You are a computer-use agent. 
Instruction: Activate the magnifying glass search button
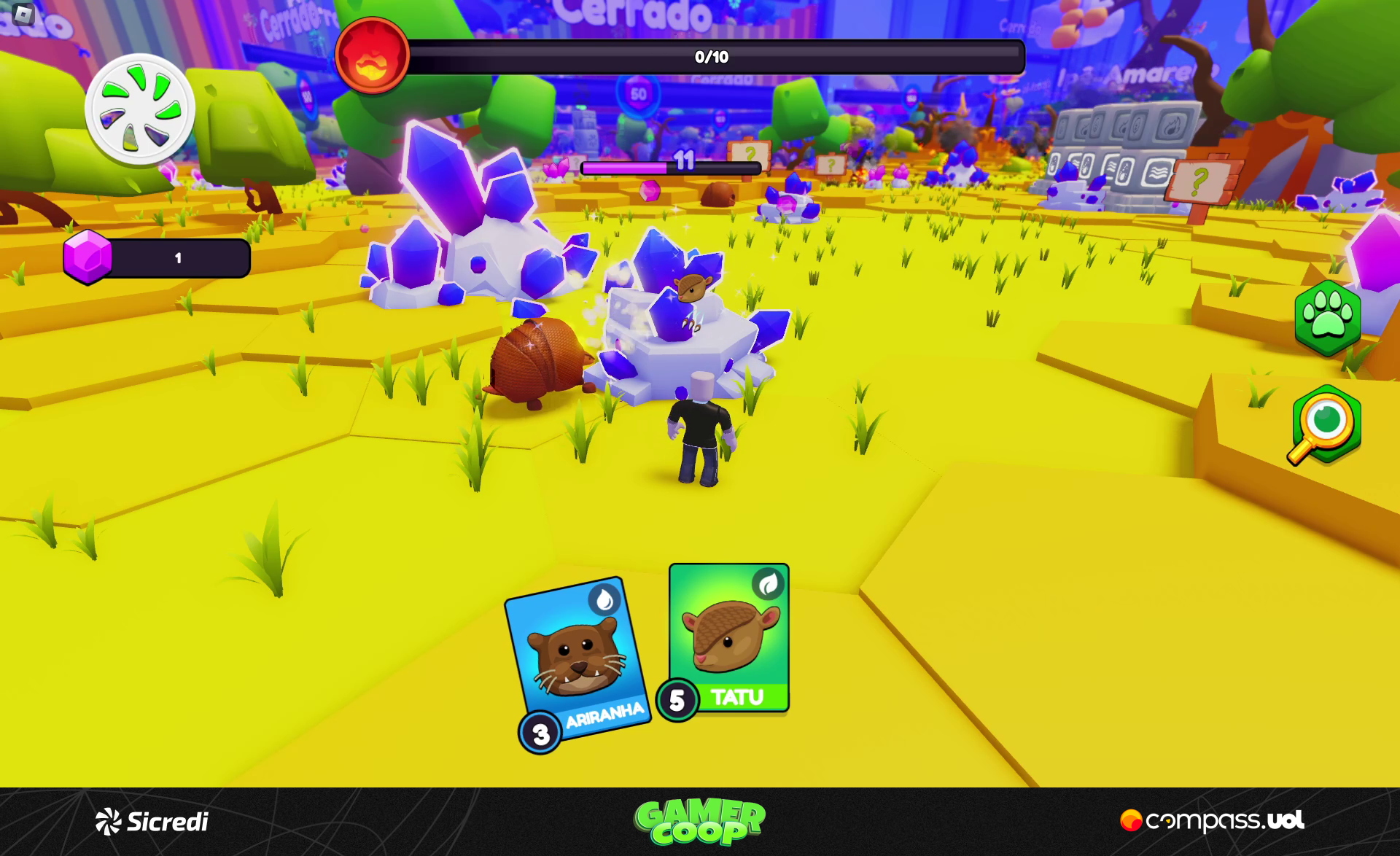click(x=1325, y=426)
